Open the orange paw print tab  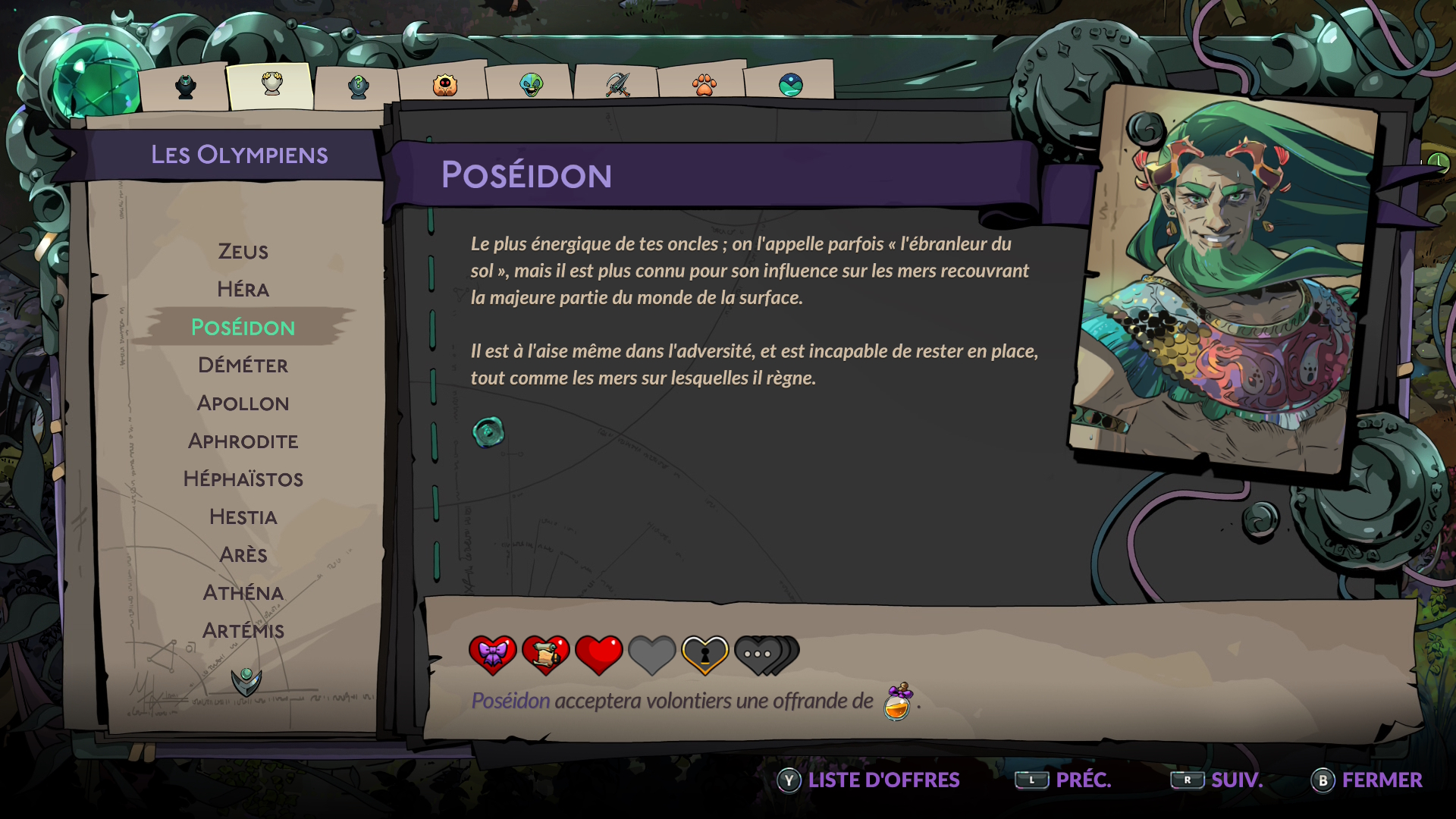pos(704,84)
